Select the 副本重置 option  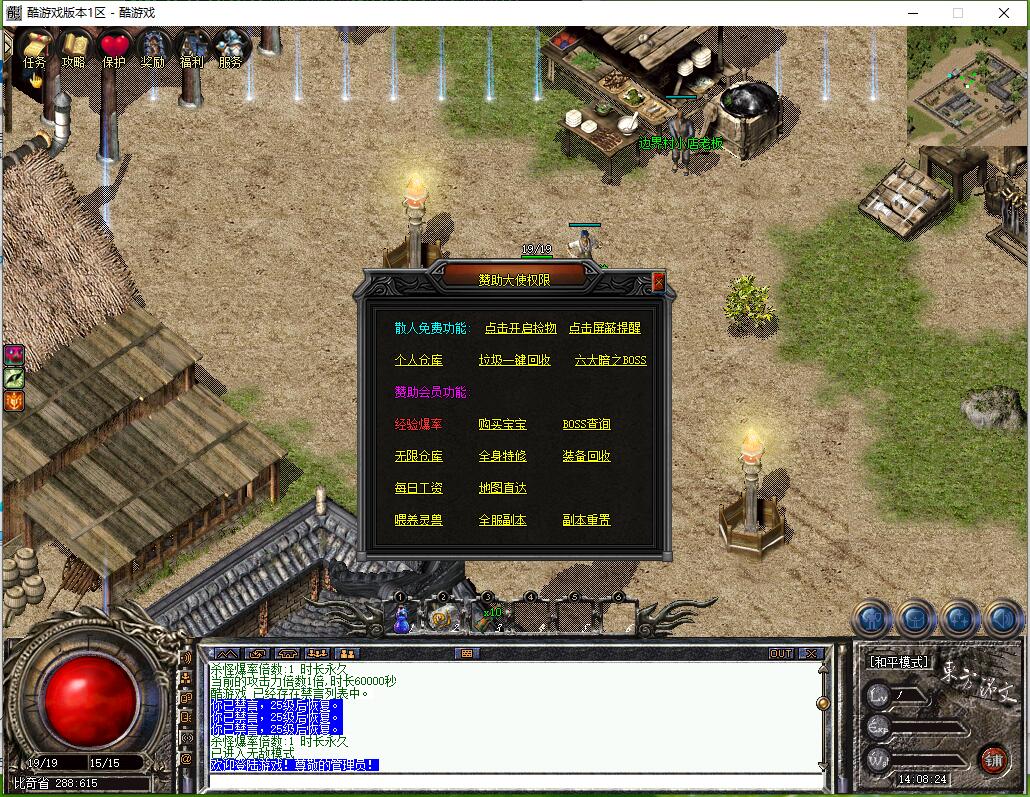point(586,520)
